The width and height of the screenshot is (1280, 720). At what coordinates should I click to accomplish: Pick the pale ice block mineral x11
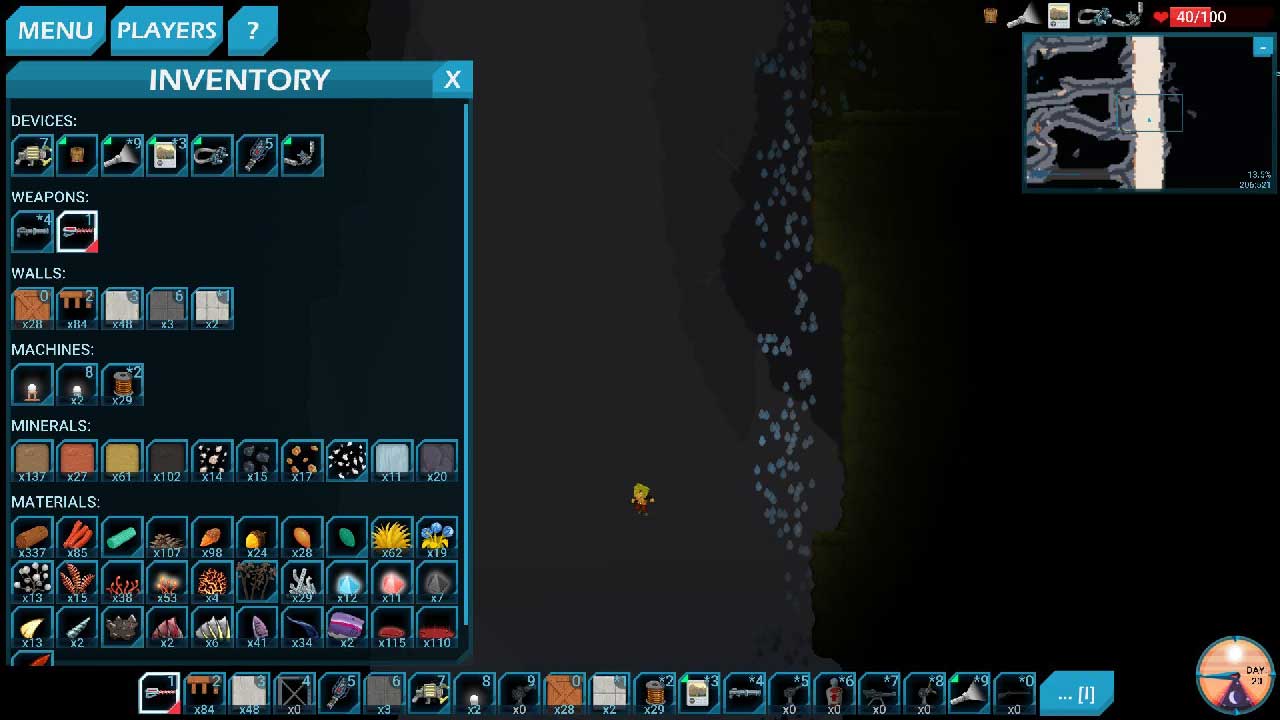tap(392, 461)
